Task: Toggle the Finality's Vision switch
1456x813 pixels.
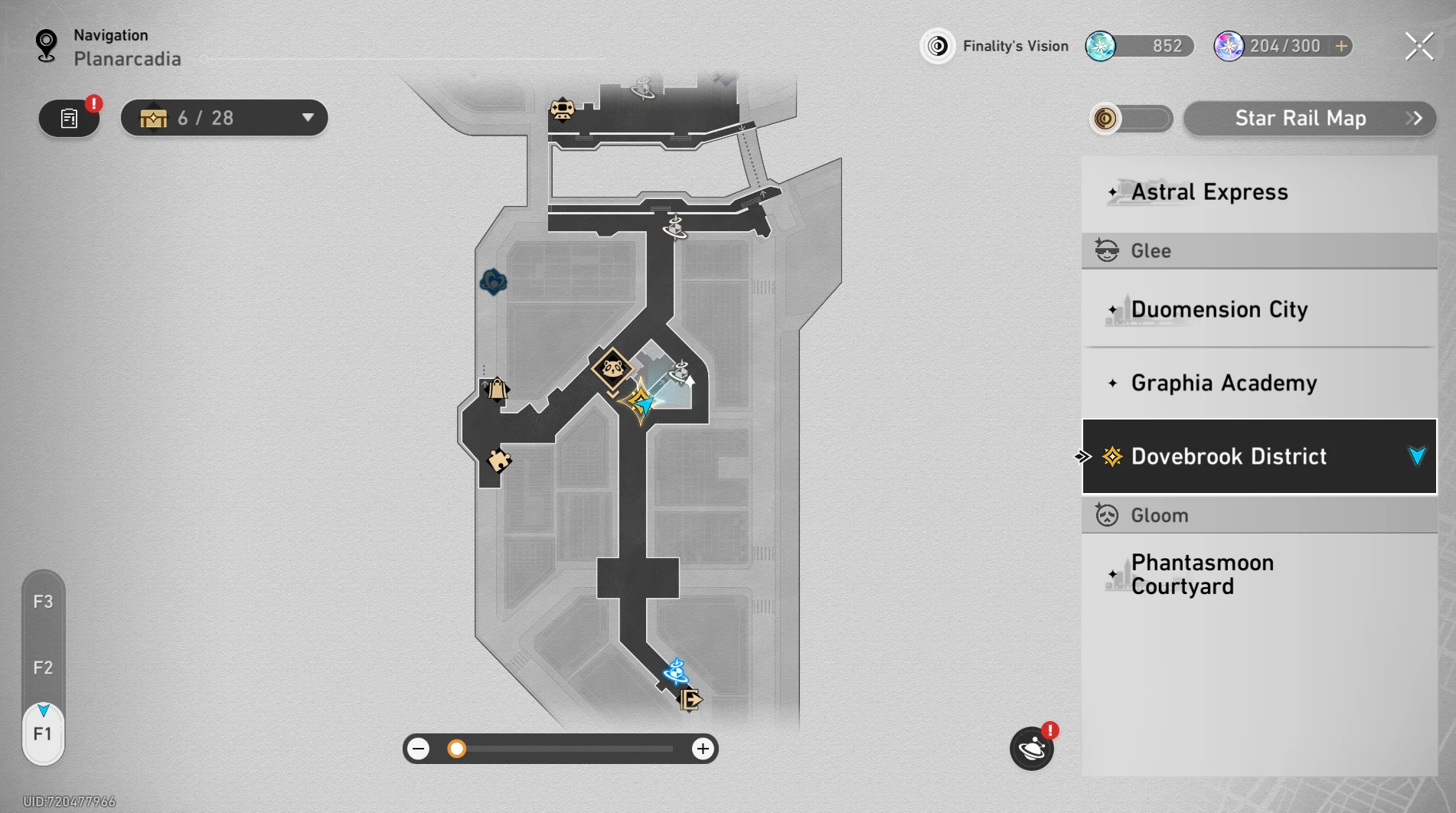Action: (x=1131, y=119)
